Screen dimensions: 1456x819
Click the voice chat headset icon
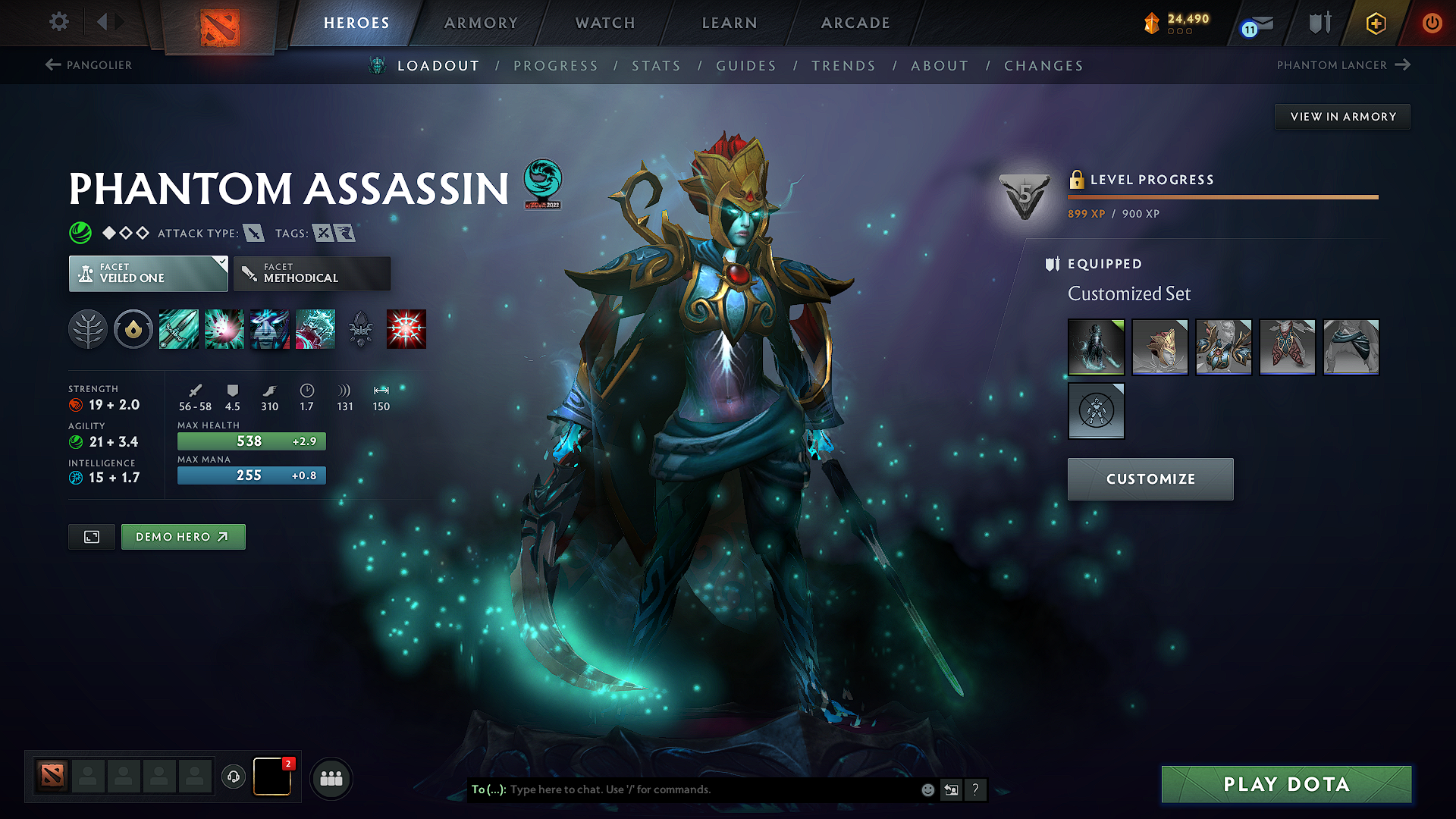pos(233,777)
